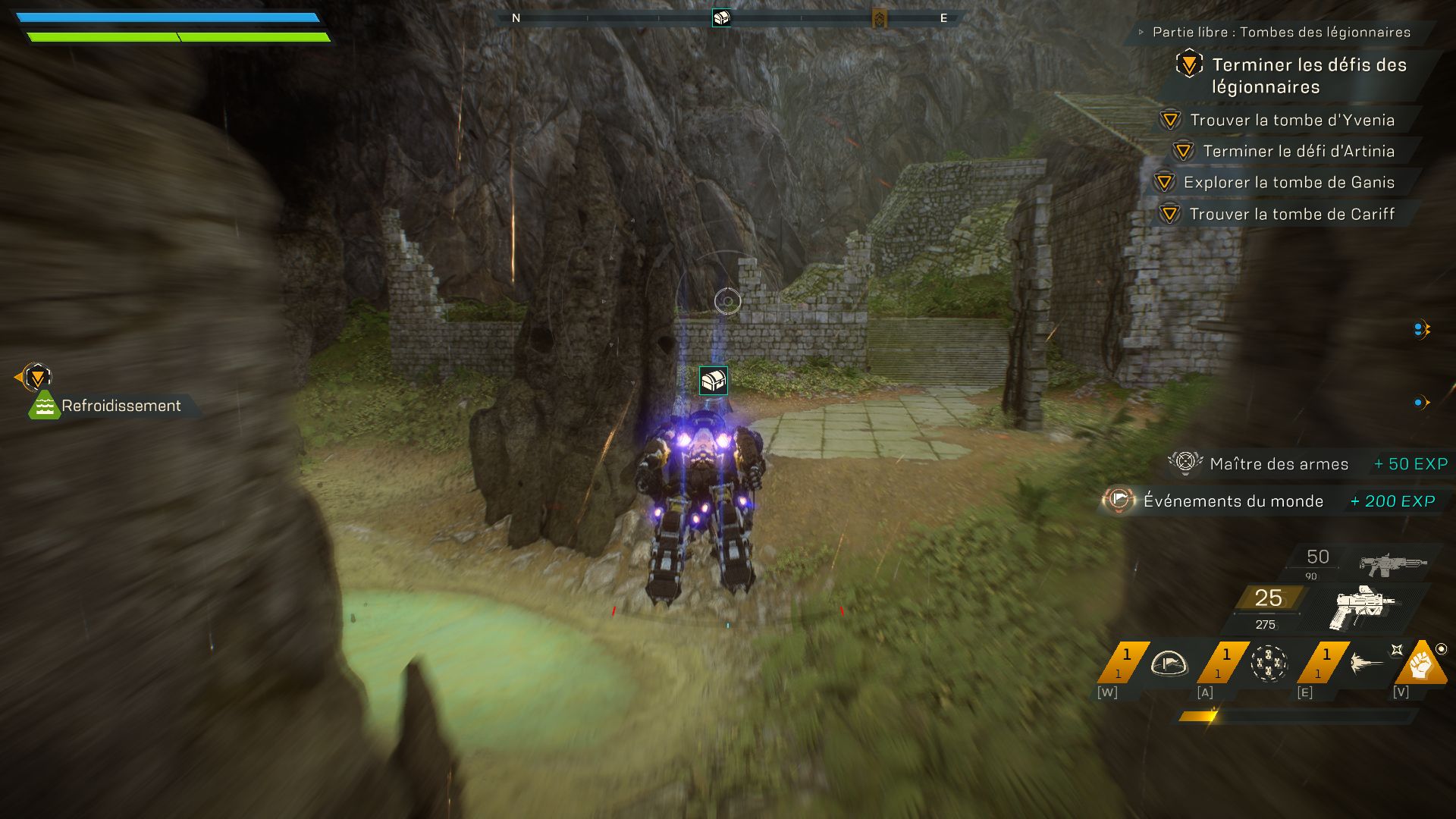Open the Événements du monde notification
1456x819 pixels.
click(1232, 500)
